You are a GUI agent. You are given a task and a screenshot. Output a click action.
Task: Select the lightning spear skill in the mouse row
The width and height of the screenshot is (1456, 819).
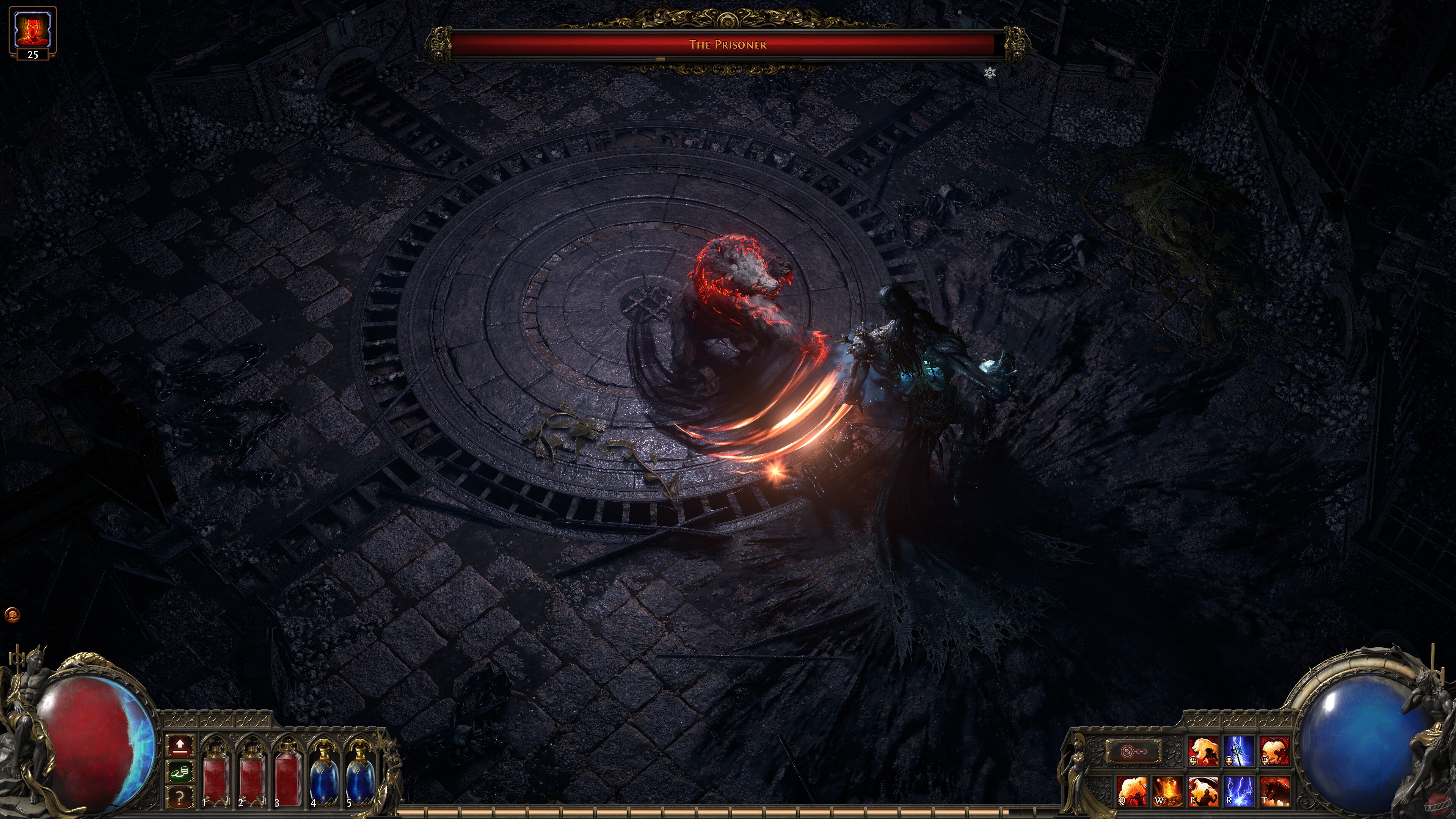tap(1239, 752)
